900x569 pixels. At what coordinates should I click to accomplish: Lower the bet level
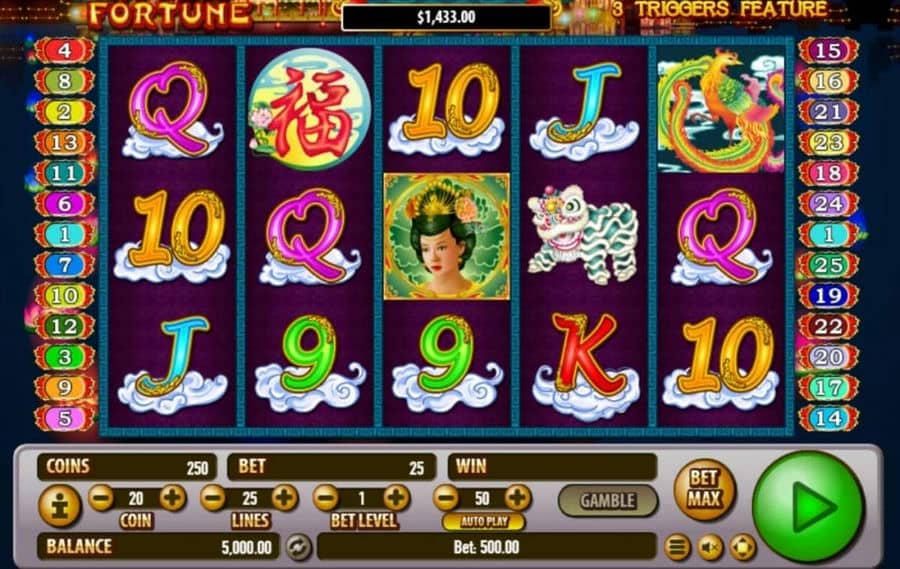click(x=326, y=497)
